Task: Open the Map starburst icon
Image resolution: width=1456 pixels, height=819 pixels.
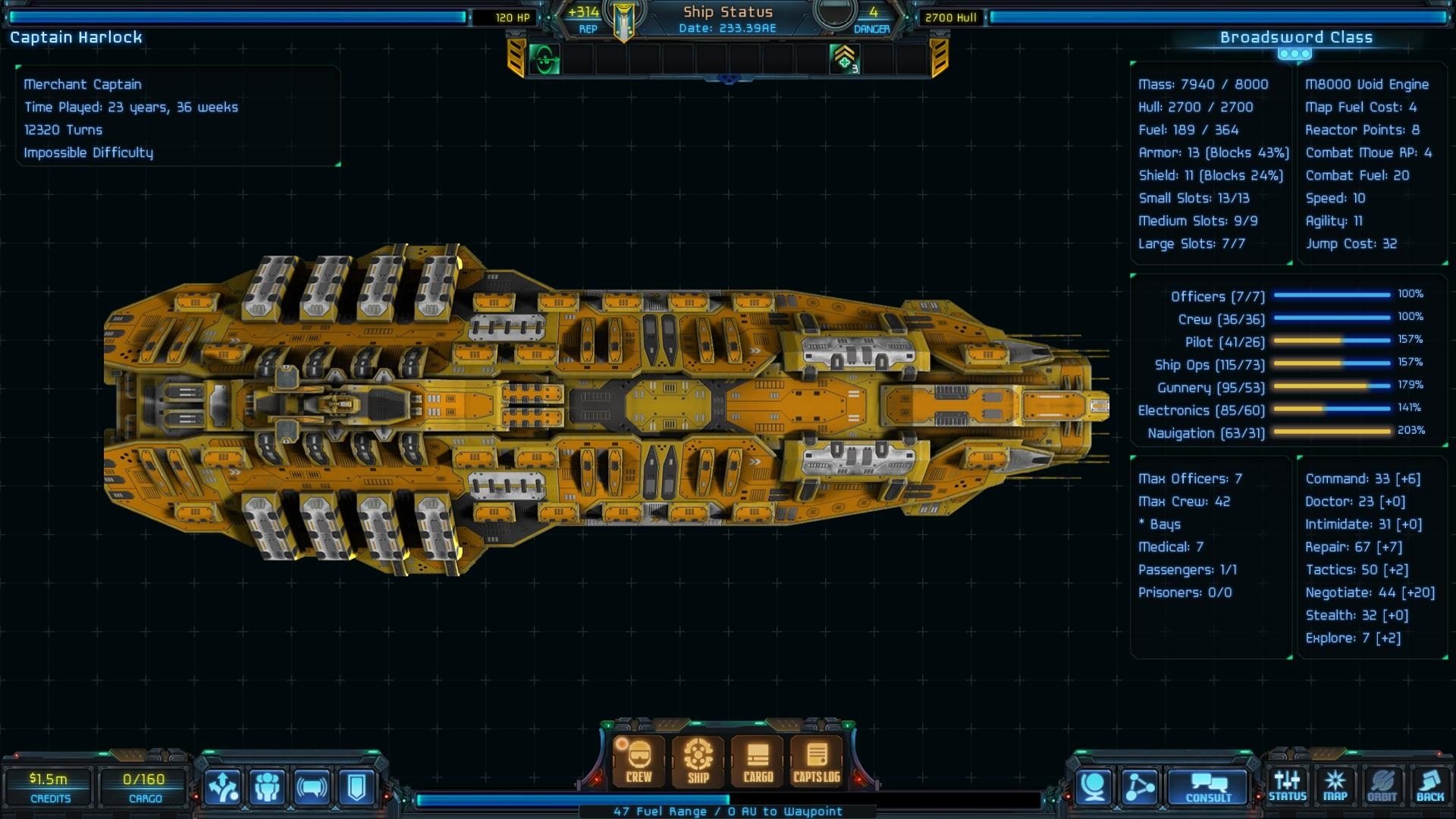Action: [1336, 785]
